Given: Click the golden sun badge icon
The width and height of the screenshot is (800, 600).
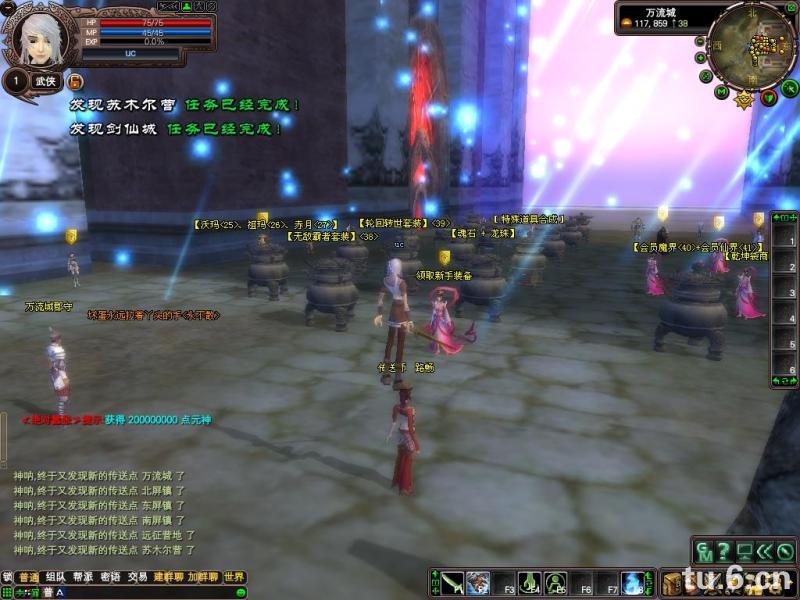Looking at the screenshot, I should 744,99.
